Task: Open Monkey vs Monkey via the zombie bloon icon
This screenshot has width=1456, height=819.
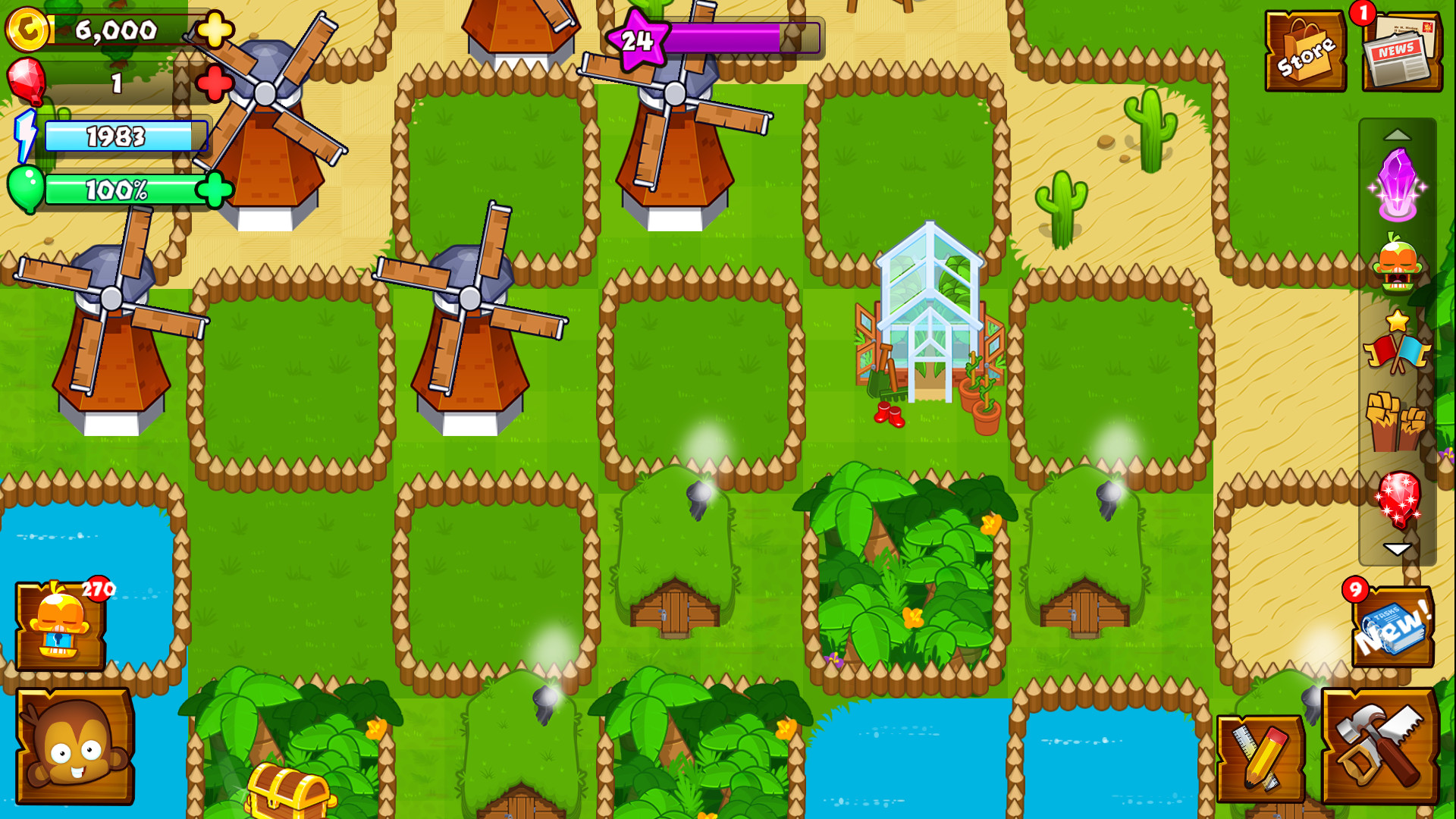Action: [1399, 265]
